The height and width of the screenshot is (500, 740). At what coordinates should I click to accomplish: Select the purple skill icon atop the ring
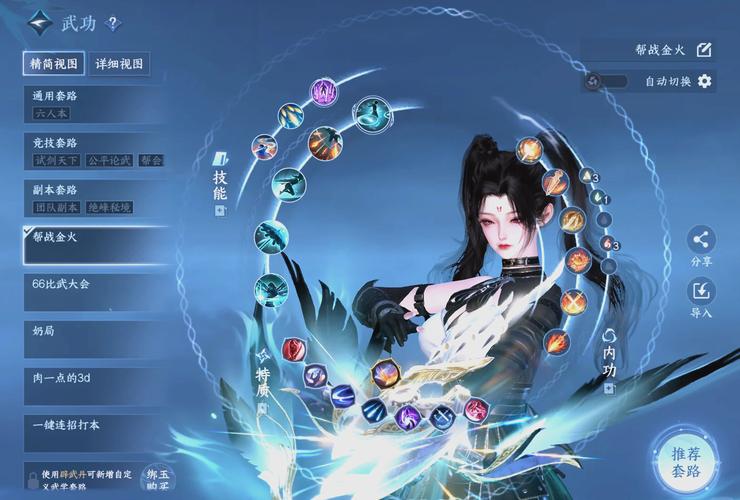[323, 93]
